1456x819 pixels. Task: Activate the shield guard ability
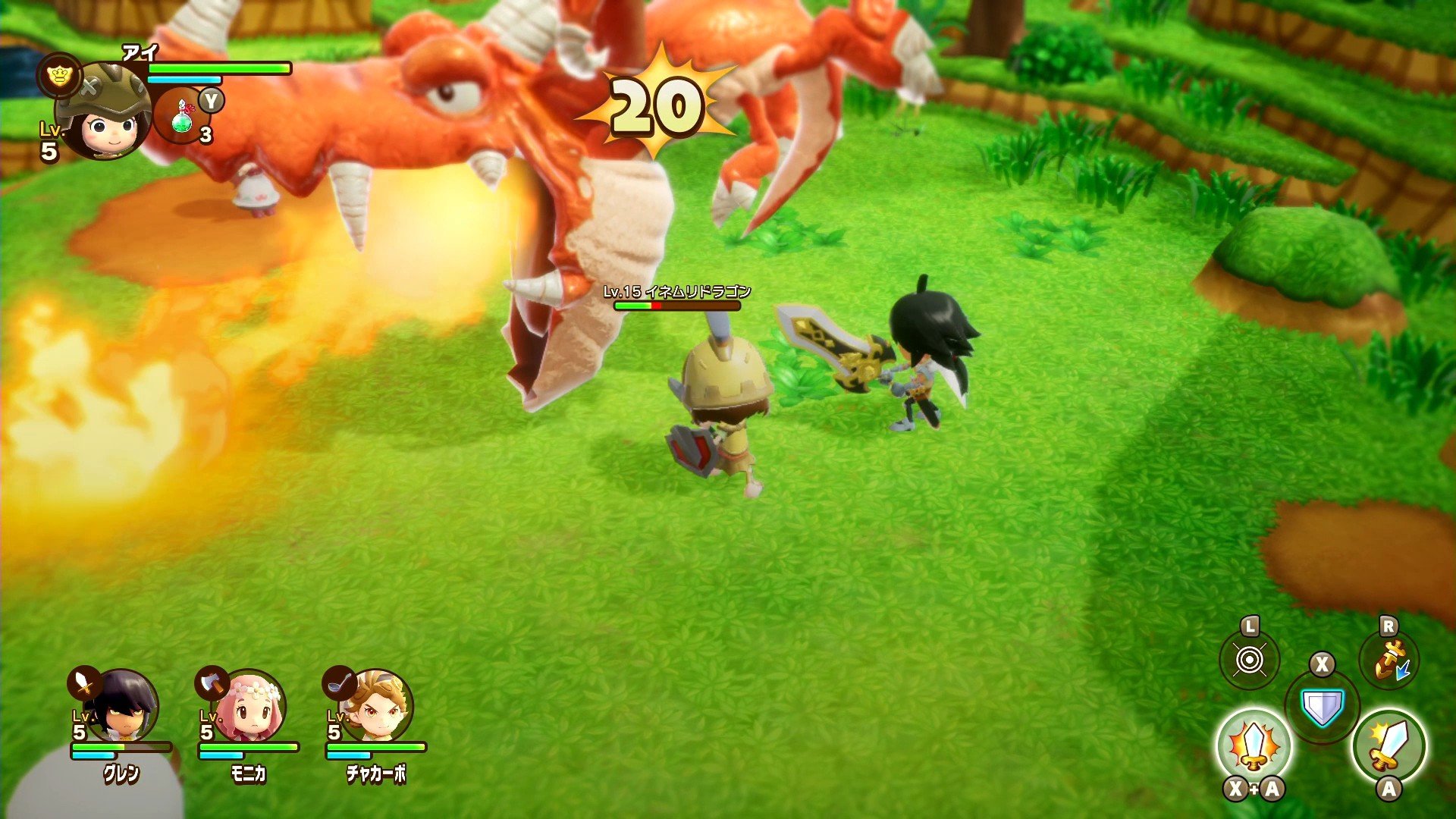click(x=1322, y=708)
